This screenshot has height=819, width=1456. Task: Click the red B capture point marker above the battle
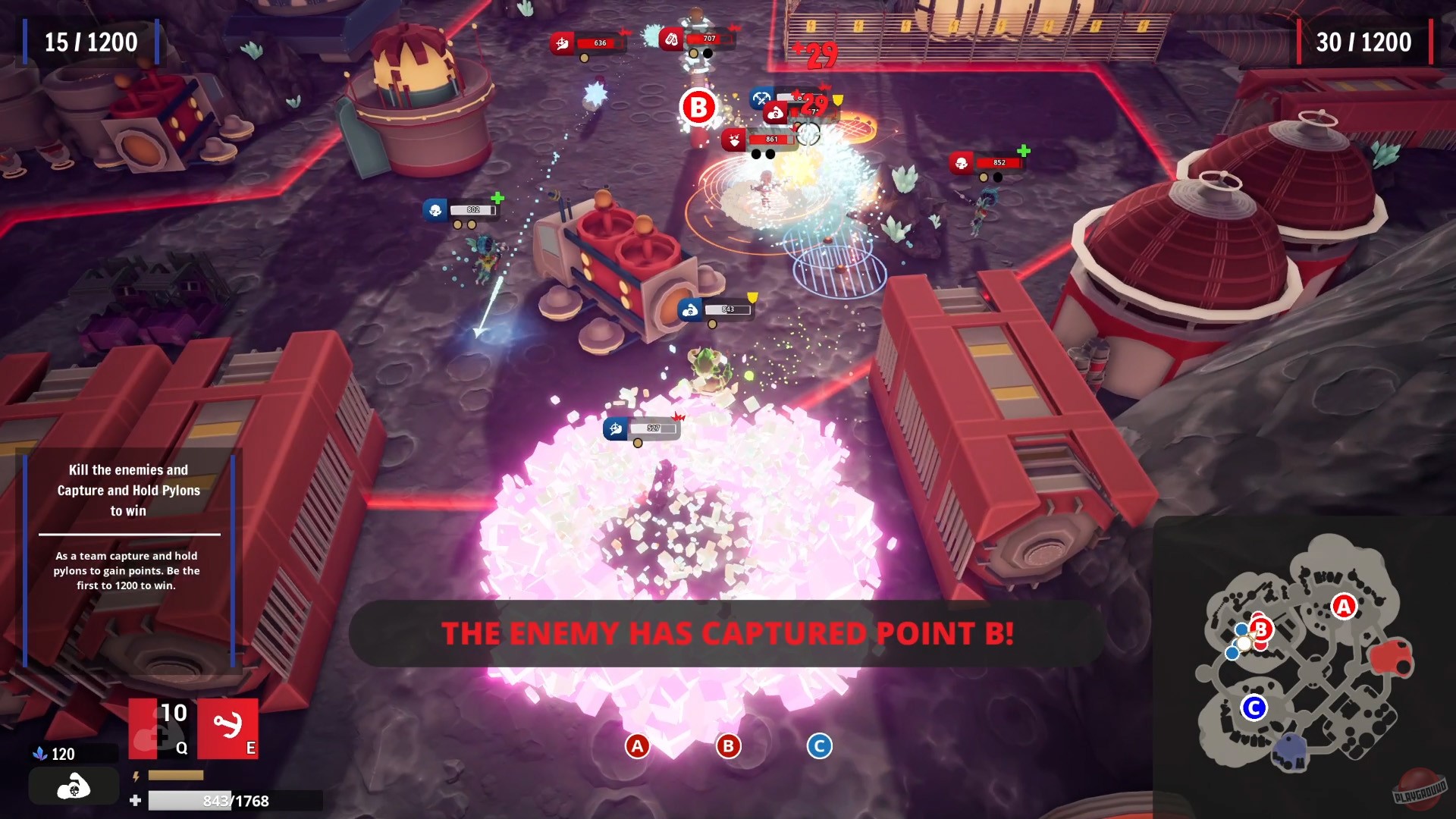pyautogui.click(x=699, y=108)
